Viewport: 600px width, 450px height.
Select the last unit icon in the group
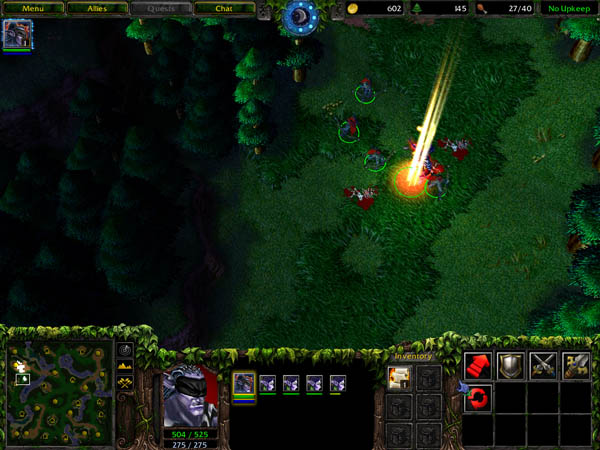337,383
